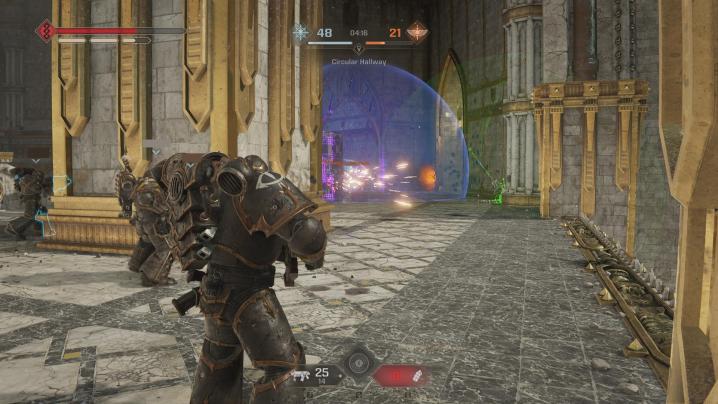Viewport: 718px width, 404px height.
Task: Click the red player class emblem
Action: point(44,31)
